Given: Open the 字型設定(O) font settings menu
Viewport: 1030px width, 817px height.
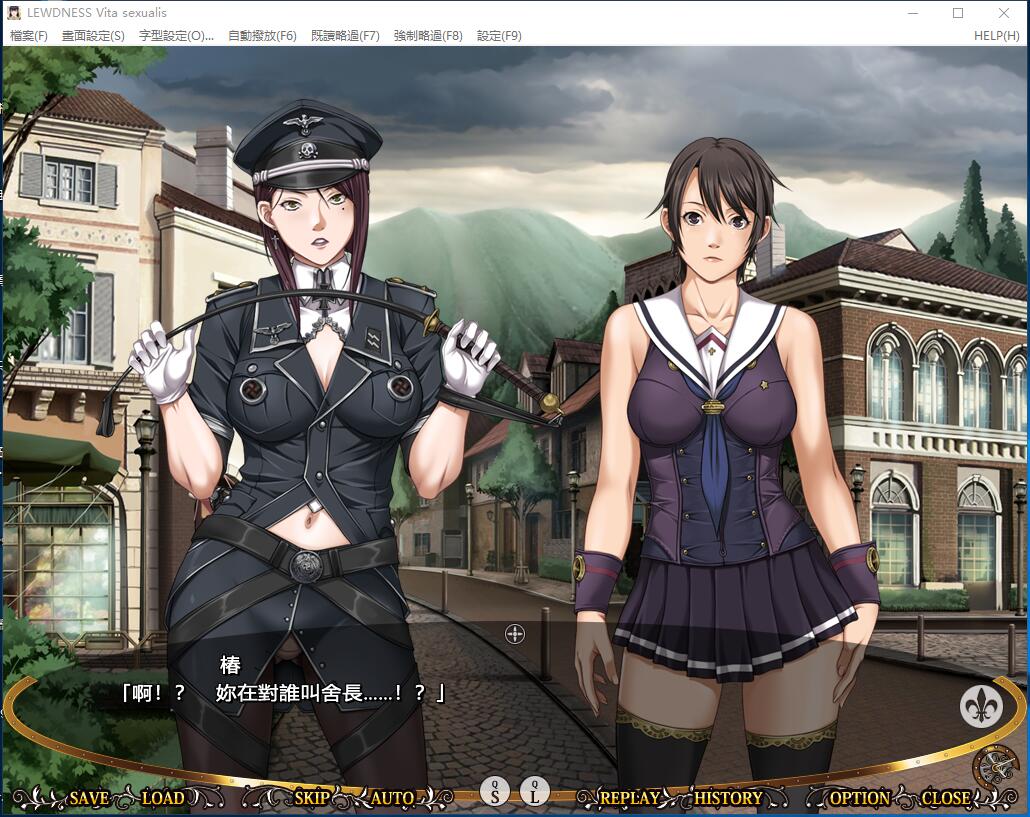Looking at the screenshot, I should click(x=176, y=36).
